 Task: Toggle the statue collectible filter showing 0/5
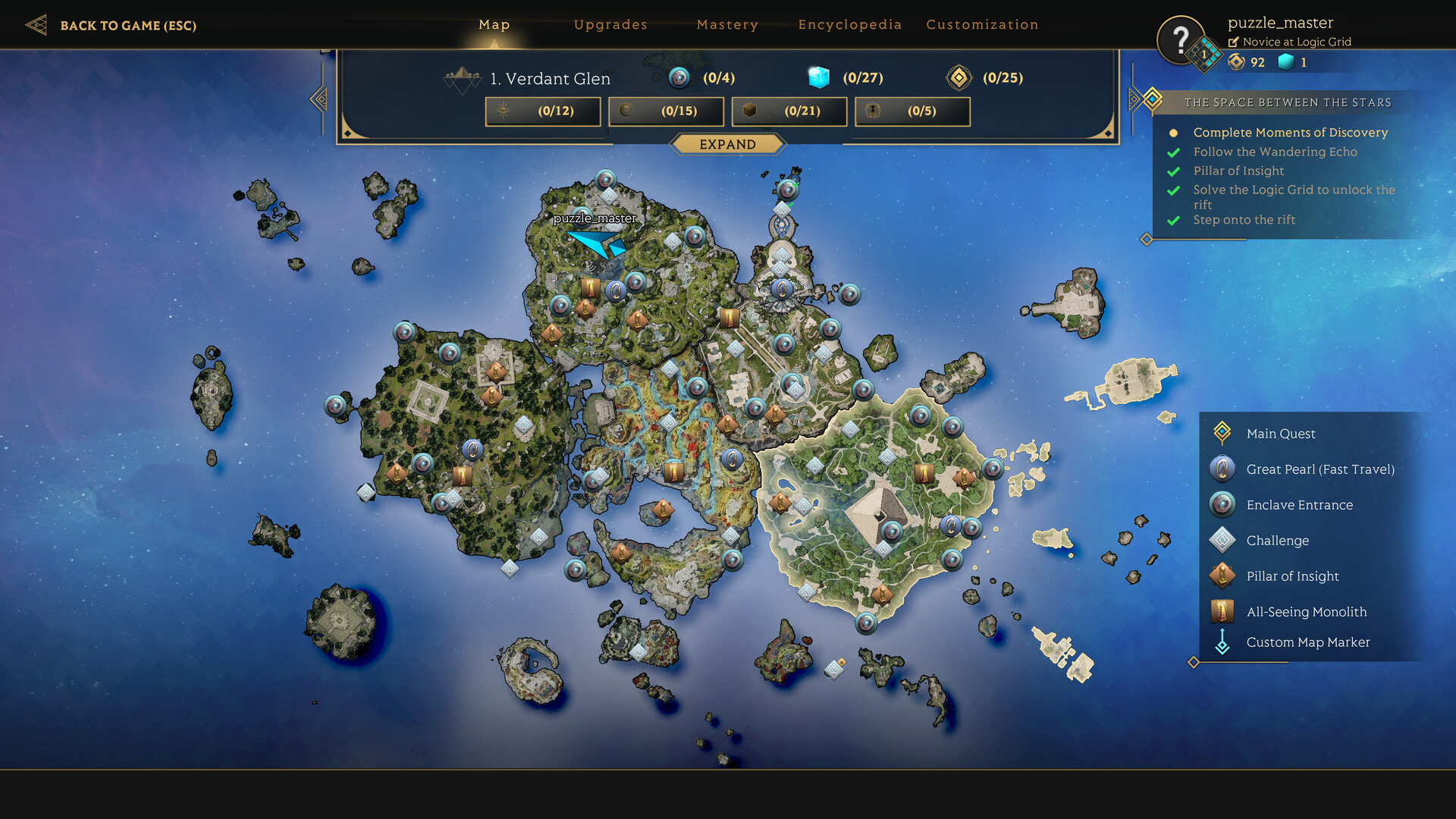[x=912, y=111]
